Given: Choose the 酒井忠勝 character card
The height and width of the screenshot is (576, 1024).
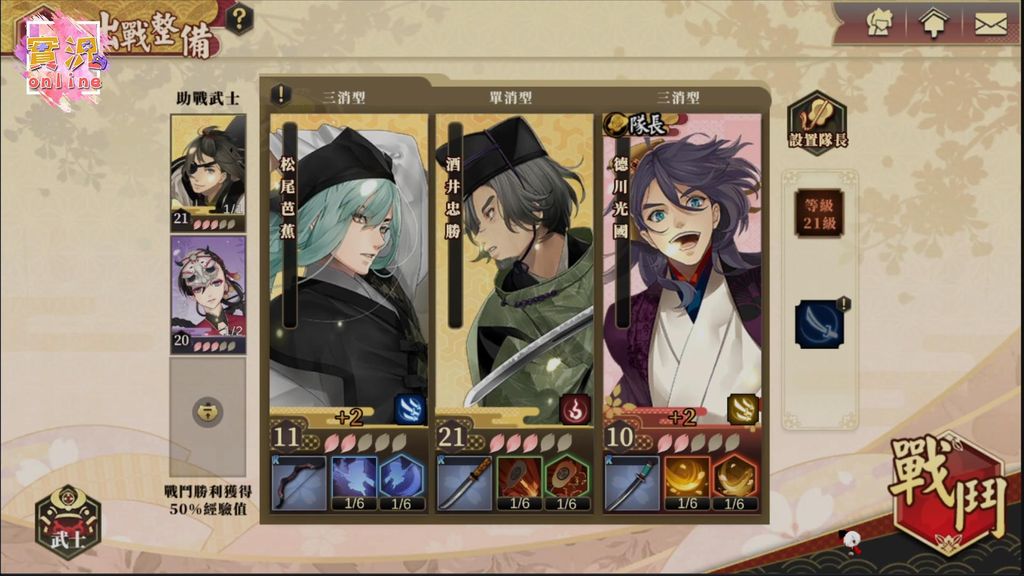Looking at the screenshot, I should pyautogui.click(x=515, y=260).
